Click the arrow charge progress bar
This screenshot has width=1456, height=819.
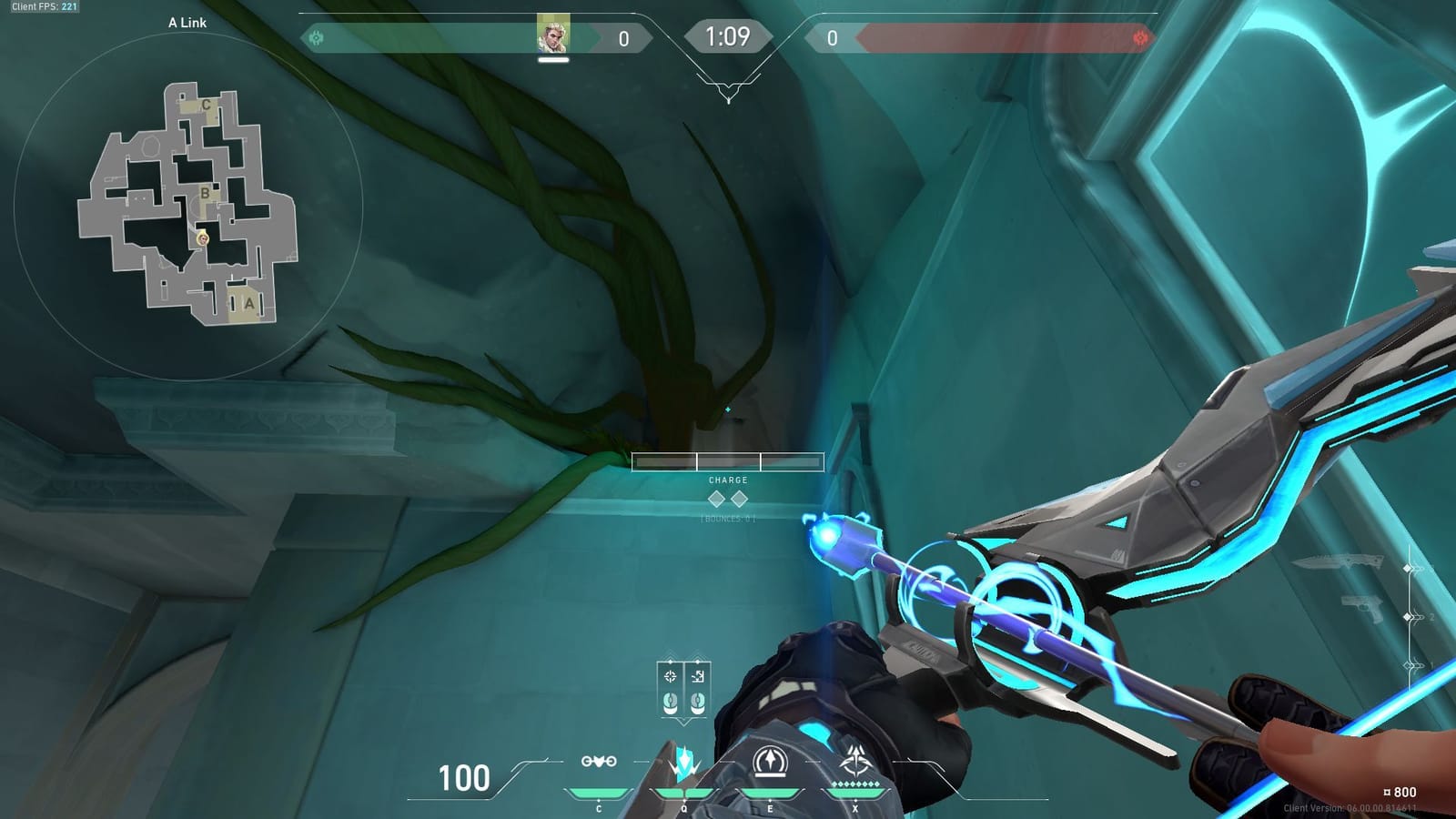pos(726,460)
